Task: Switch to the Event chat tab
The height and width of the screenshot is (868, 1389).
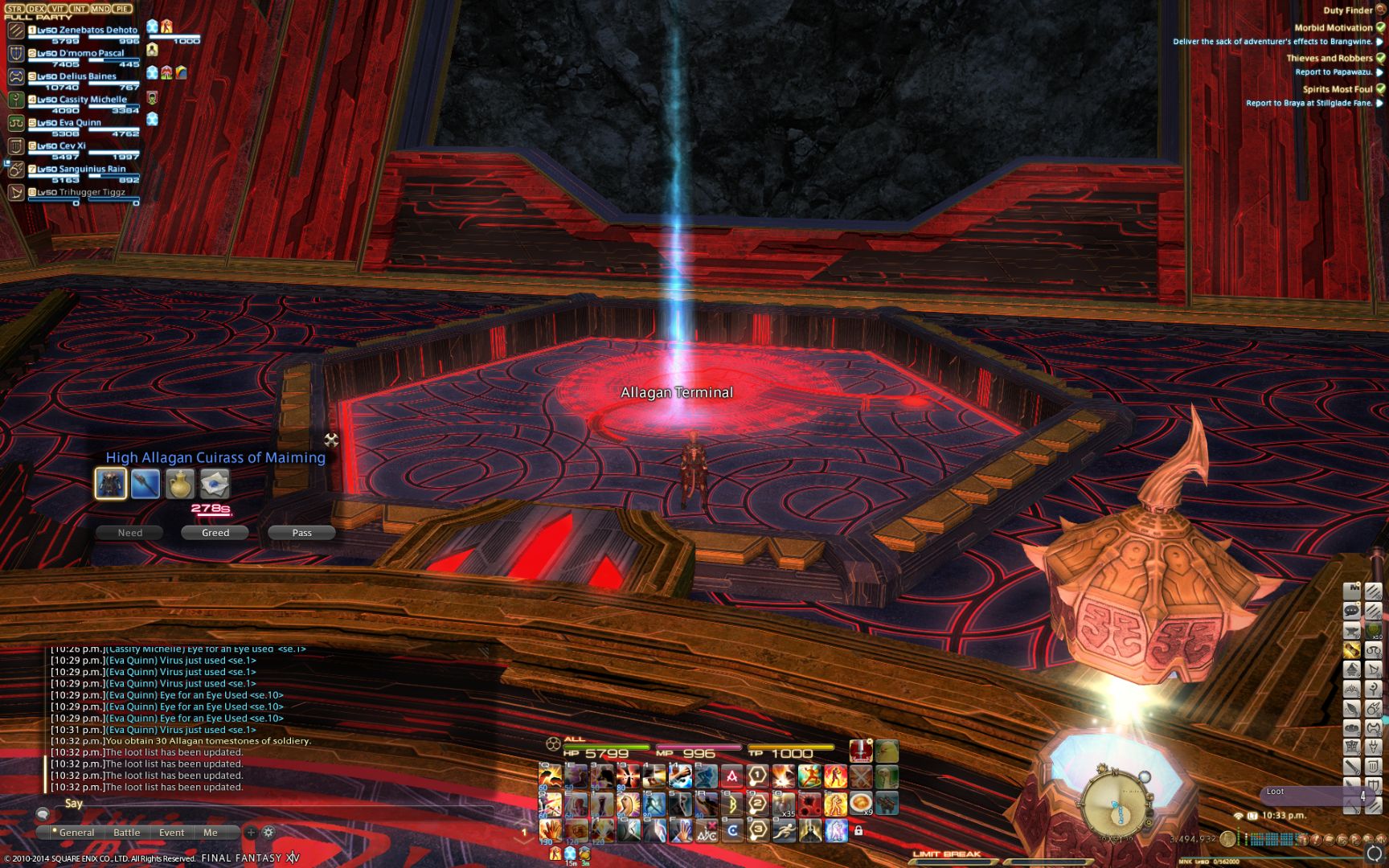Action: click(171, 833)
